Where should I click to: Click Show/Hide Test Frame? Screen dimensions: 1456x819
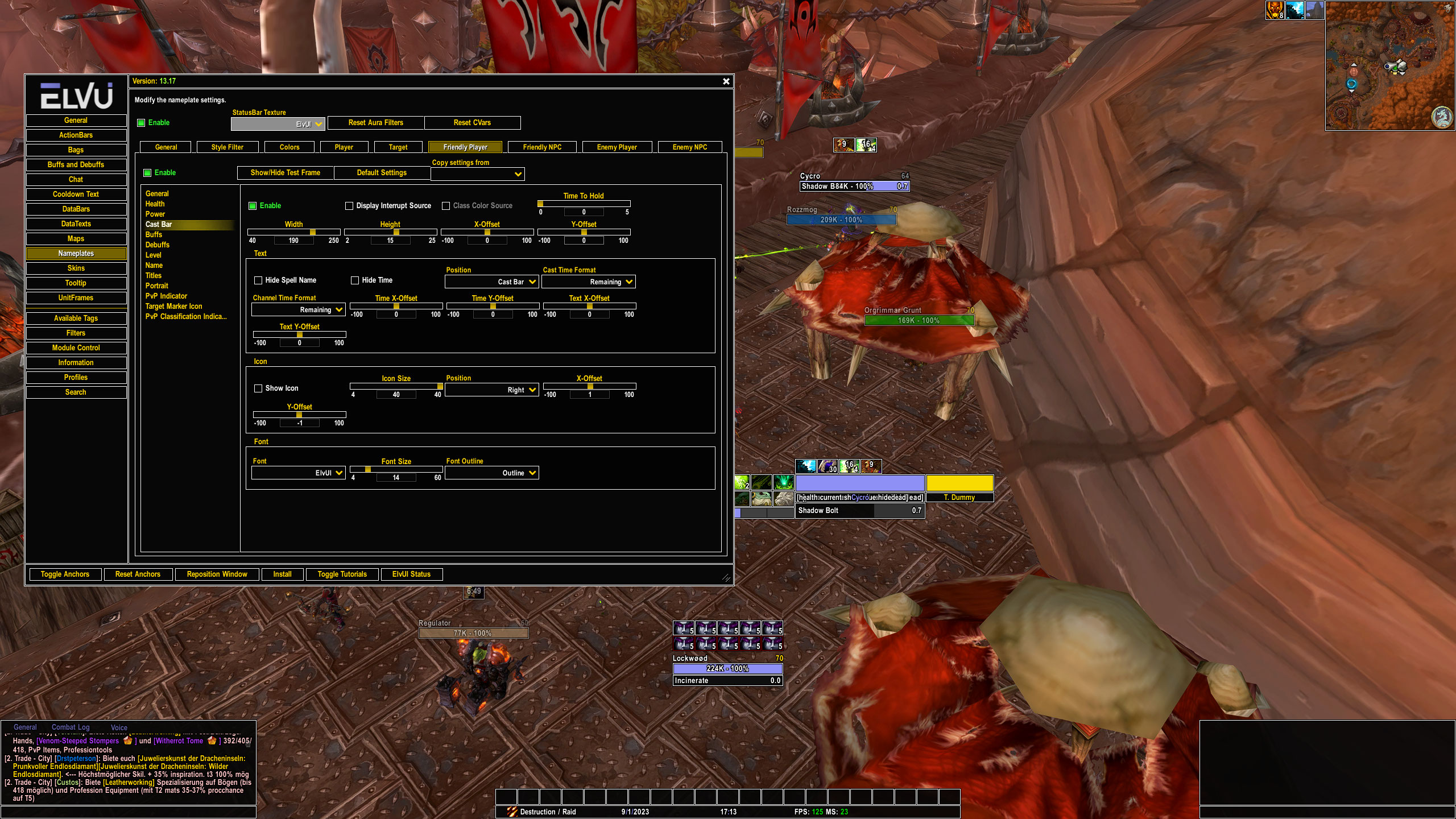point(285,173)
